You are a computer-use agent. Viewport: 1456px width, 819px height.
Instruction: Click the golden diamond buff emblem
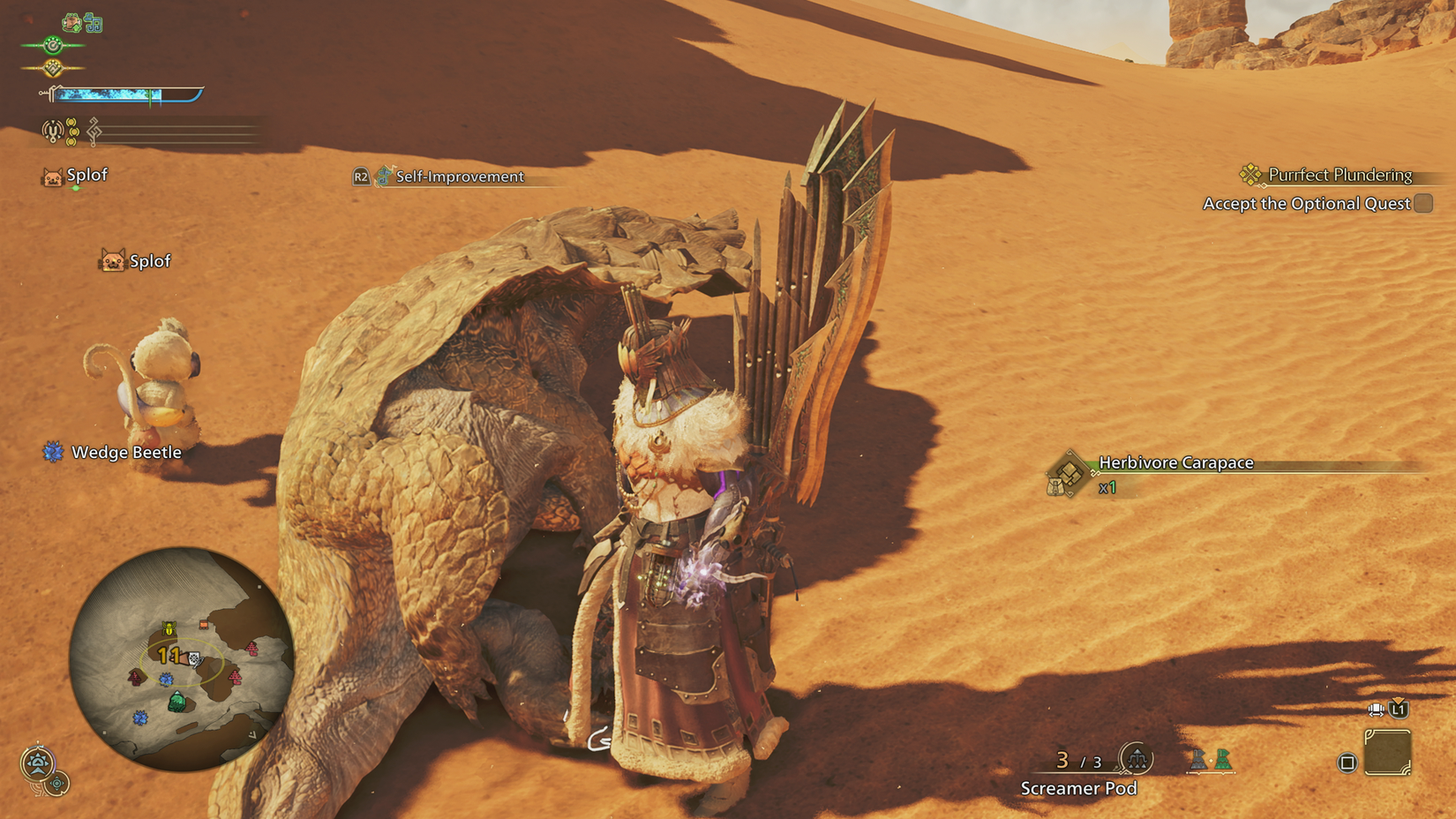tap(52, 66)
